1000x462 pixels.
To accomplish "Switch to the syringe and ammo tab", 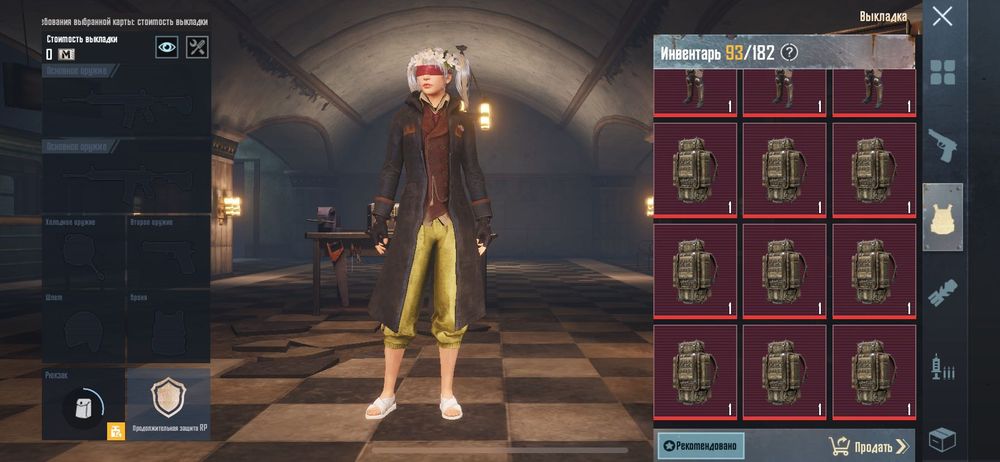I will tap(942, 366).
